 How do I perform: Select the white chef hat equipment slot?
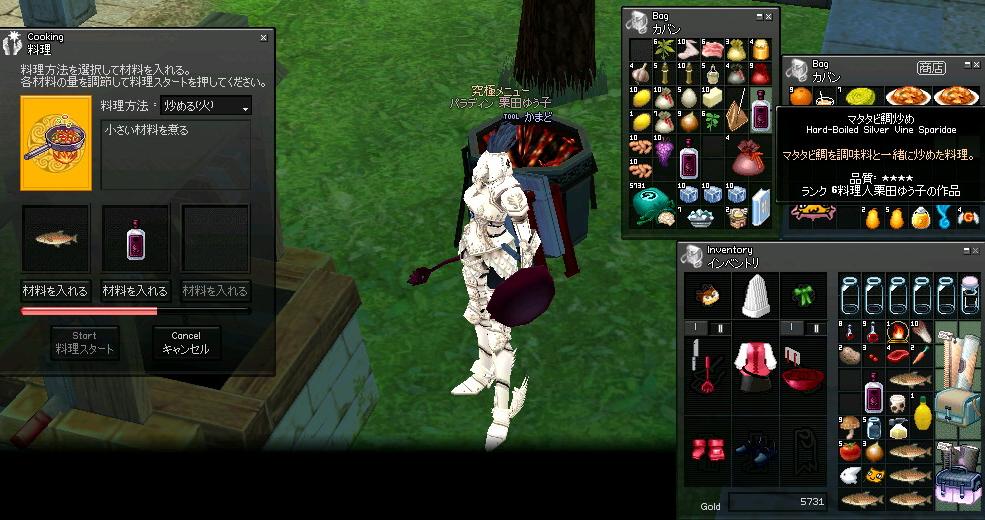click(x=756, y=296)
